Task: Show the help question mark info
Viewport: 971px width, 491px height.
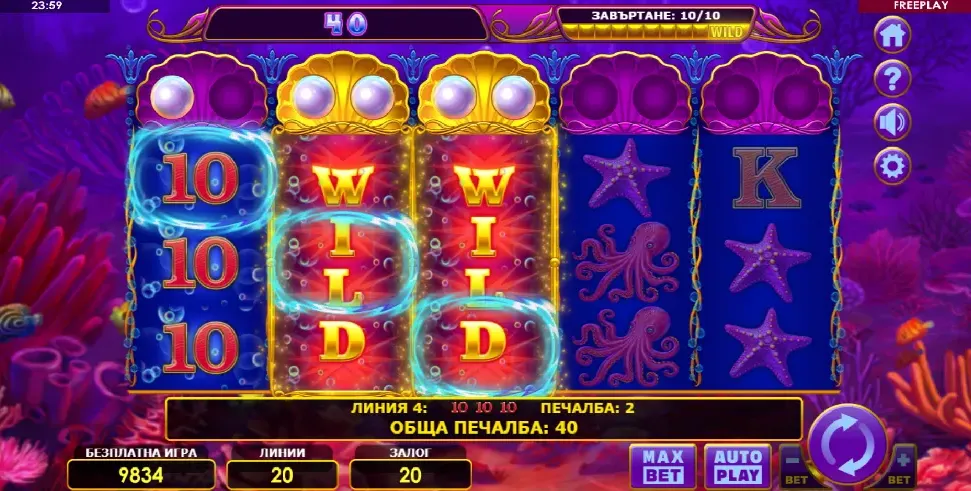Action: [892, 77]
